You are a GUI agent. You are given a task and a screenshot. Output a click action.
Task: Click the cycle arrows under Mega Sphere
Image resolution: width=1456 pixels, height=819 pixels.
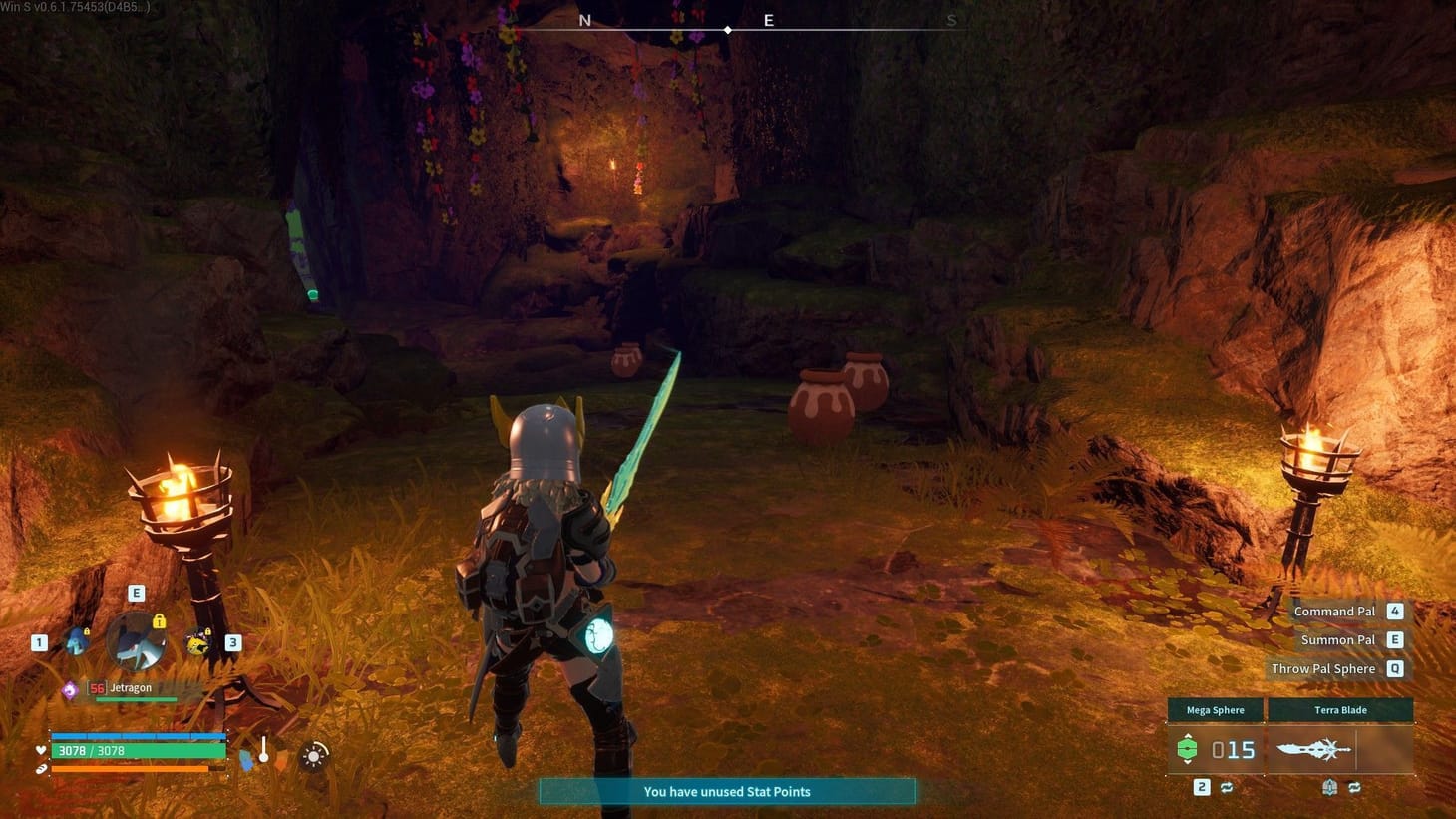coord(1227,787)
